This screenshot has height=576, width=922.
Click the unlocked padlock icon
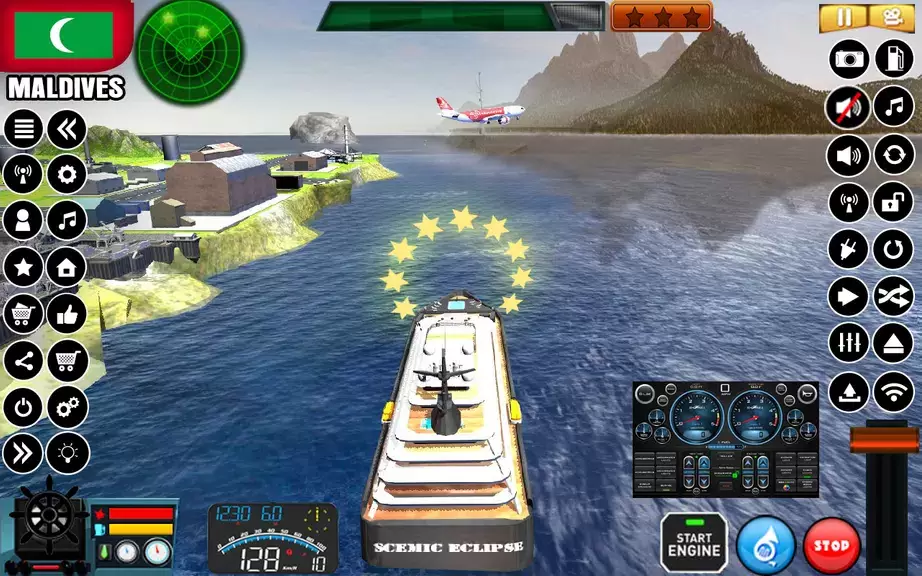[x=894, y=202]
